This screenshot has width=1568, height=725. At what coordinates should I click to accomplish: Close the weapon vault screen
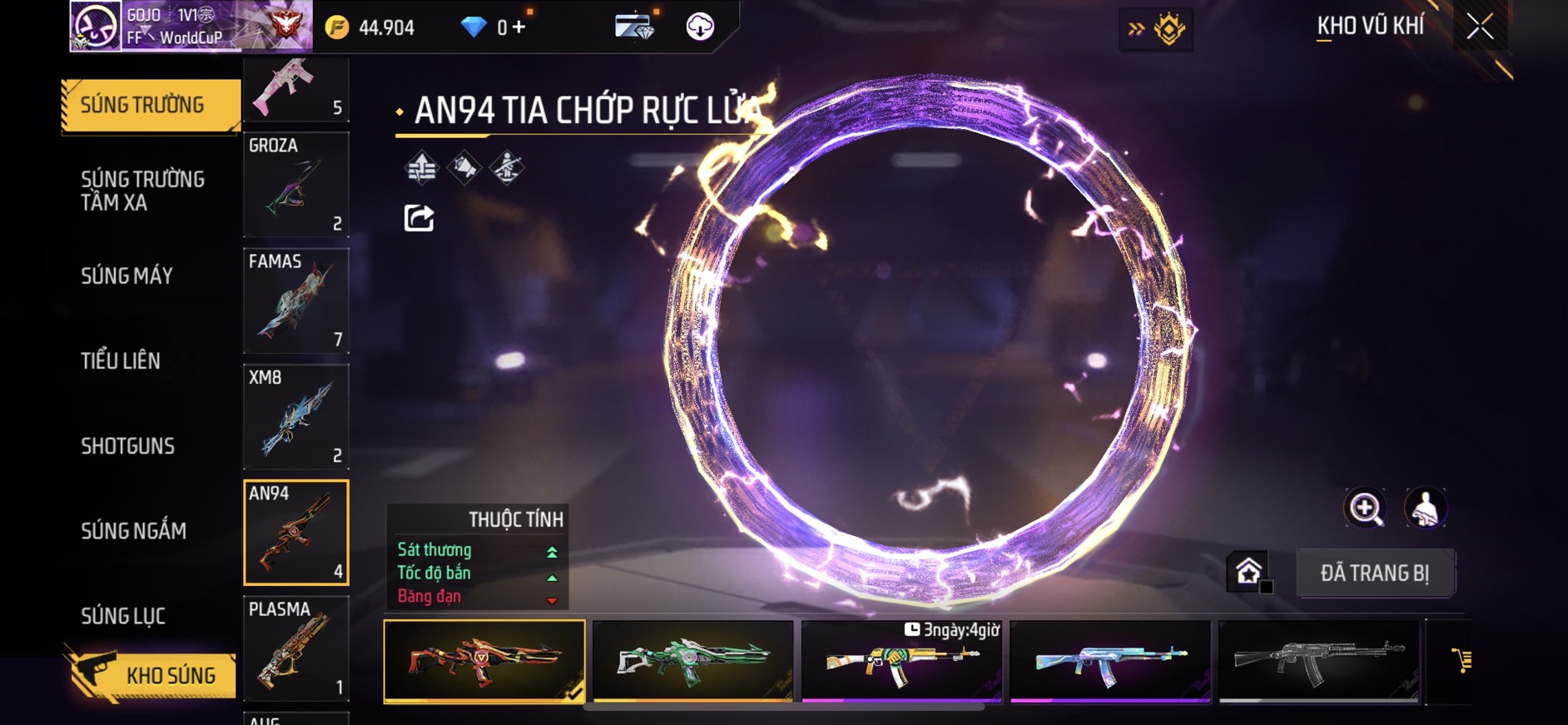pos(1479,27)
